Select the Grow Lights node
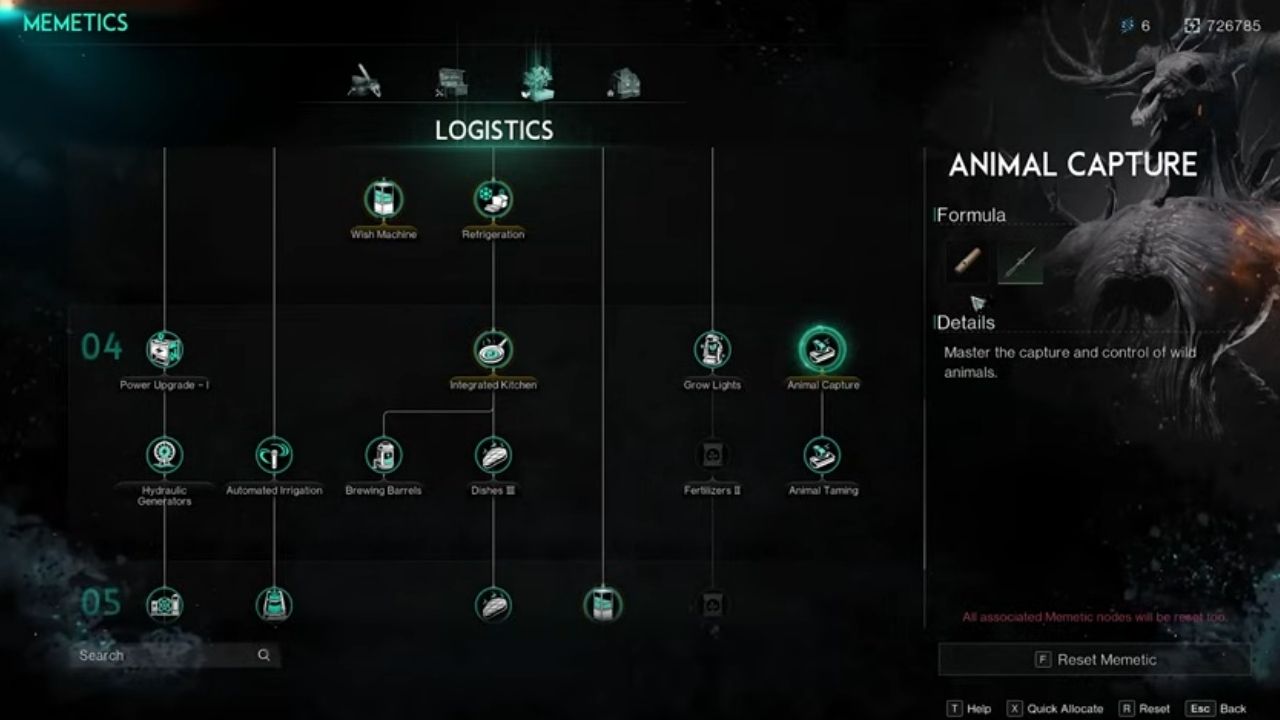The image size is (1280, 720). tap(713, 349)
